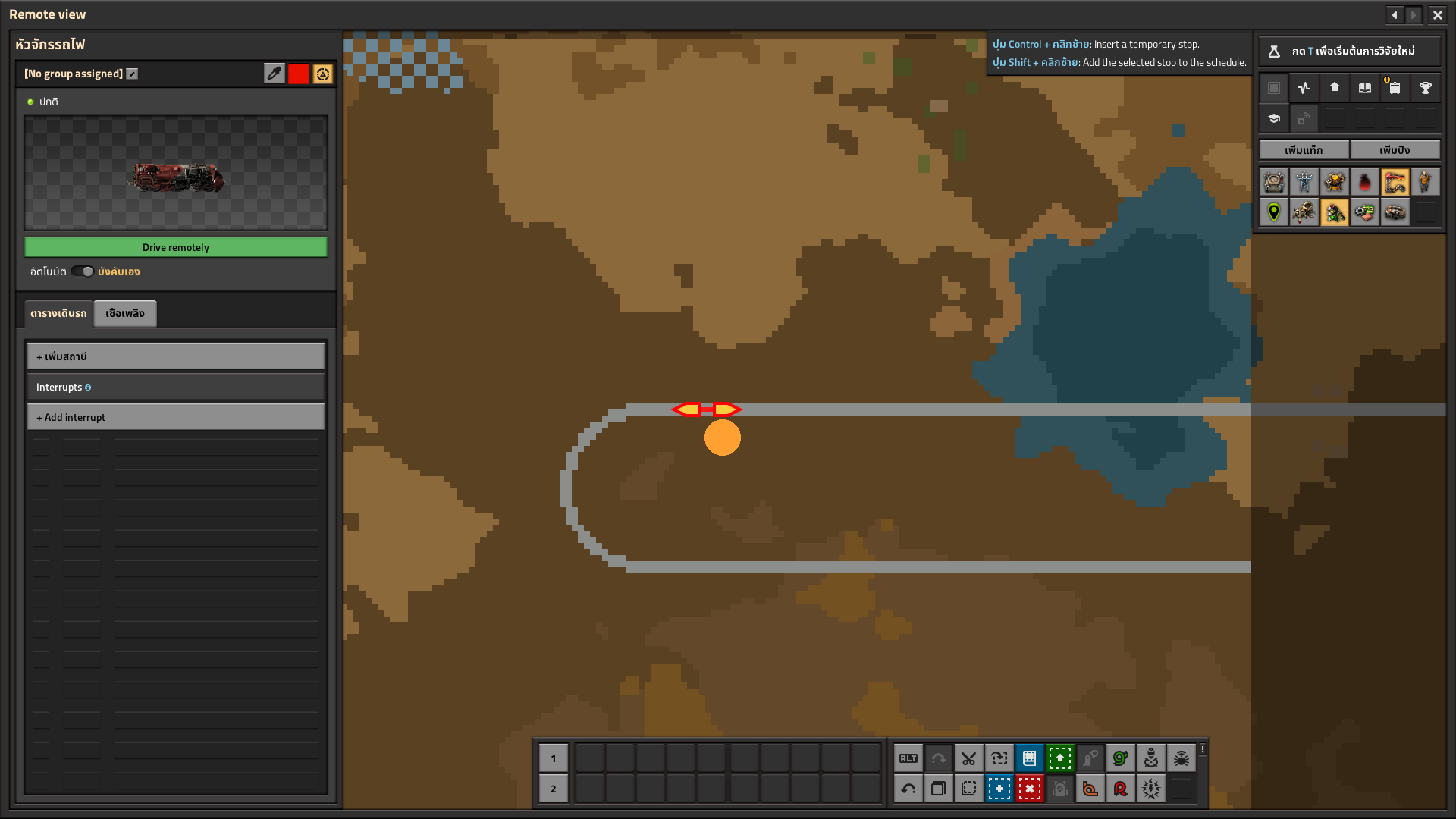
Task: Switch to the ตารางเดินรถ schedule tab
Action: point(58,313)
